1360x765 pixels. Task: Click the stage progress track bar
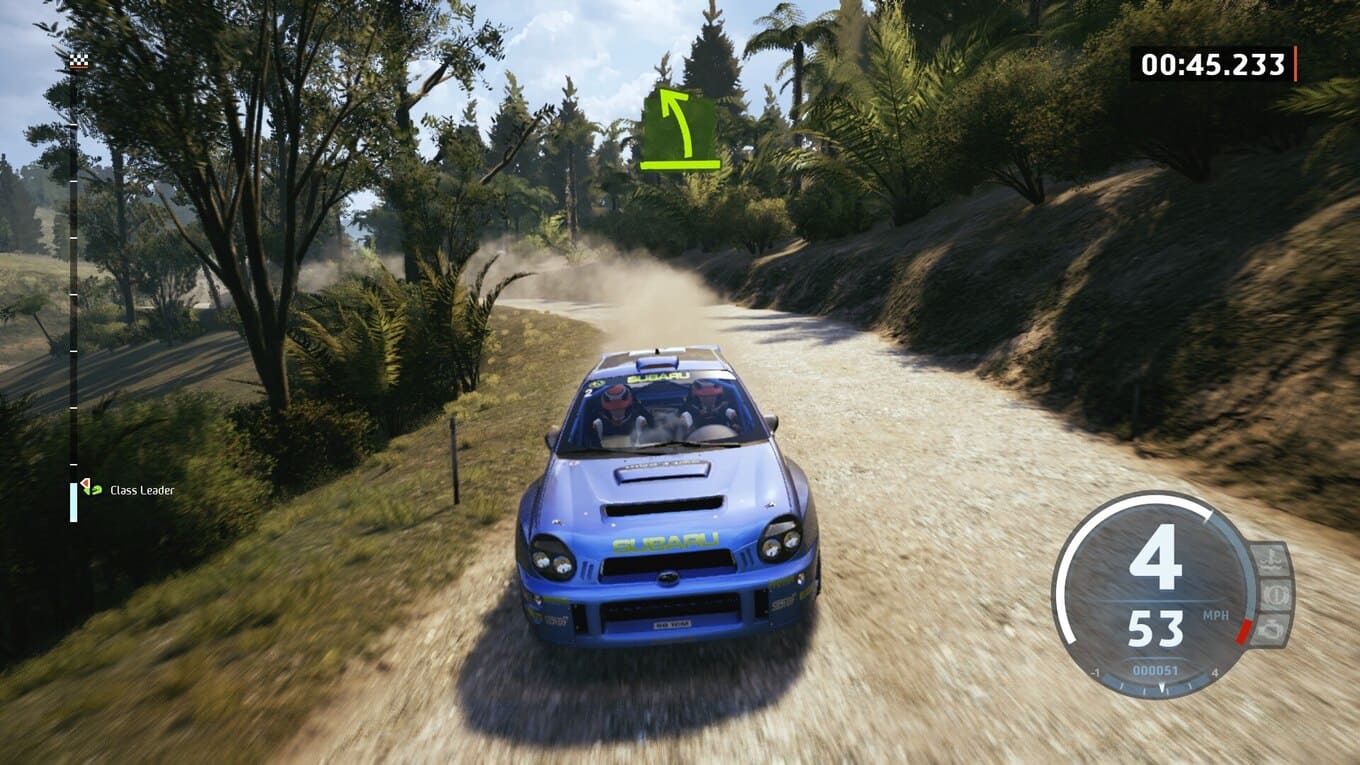point(73,280)
